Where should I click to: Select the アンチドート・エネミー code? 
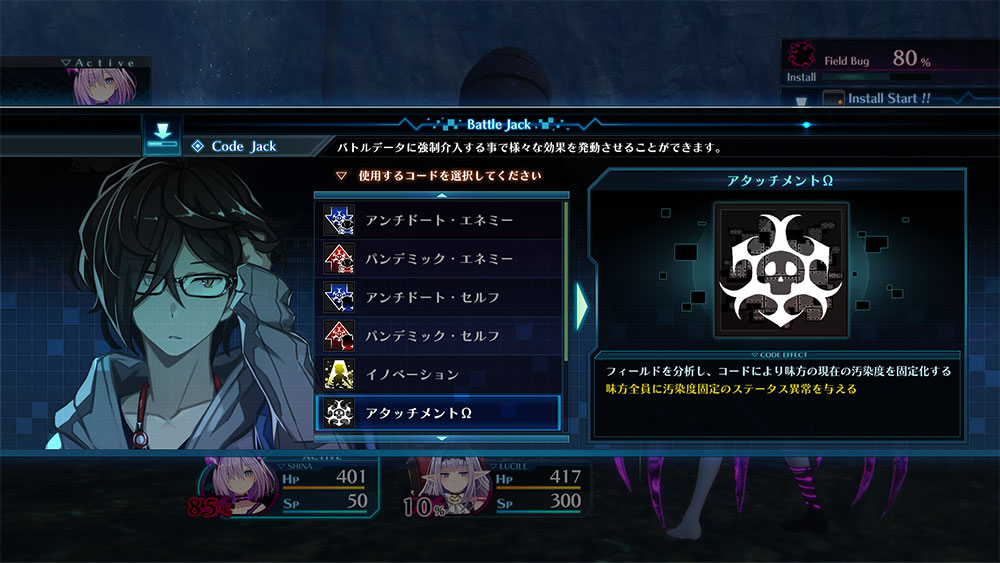pos(440,219)
